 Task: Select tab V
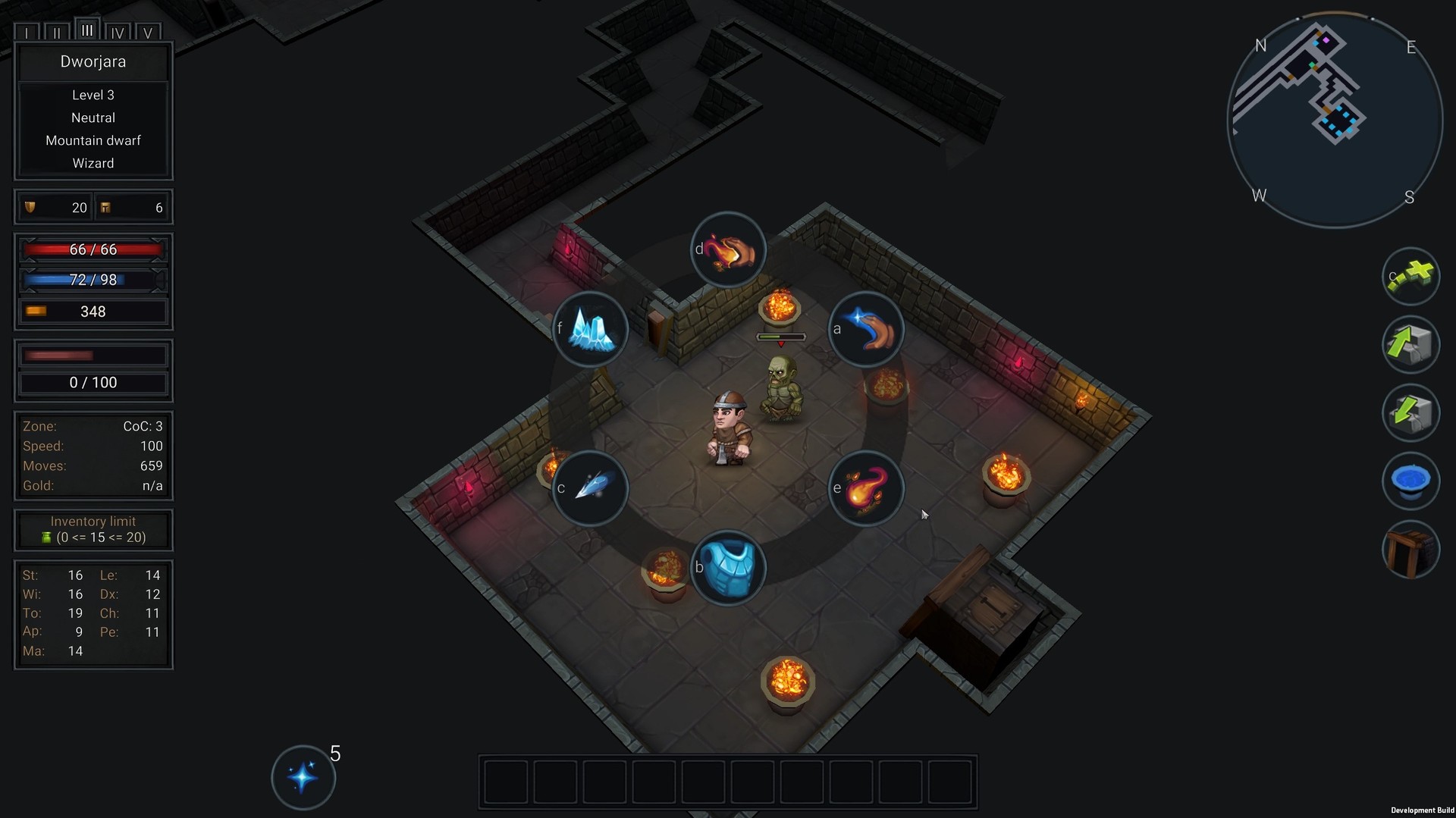click(x=149, y=32)
